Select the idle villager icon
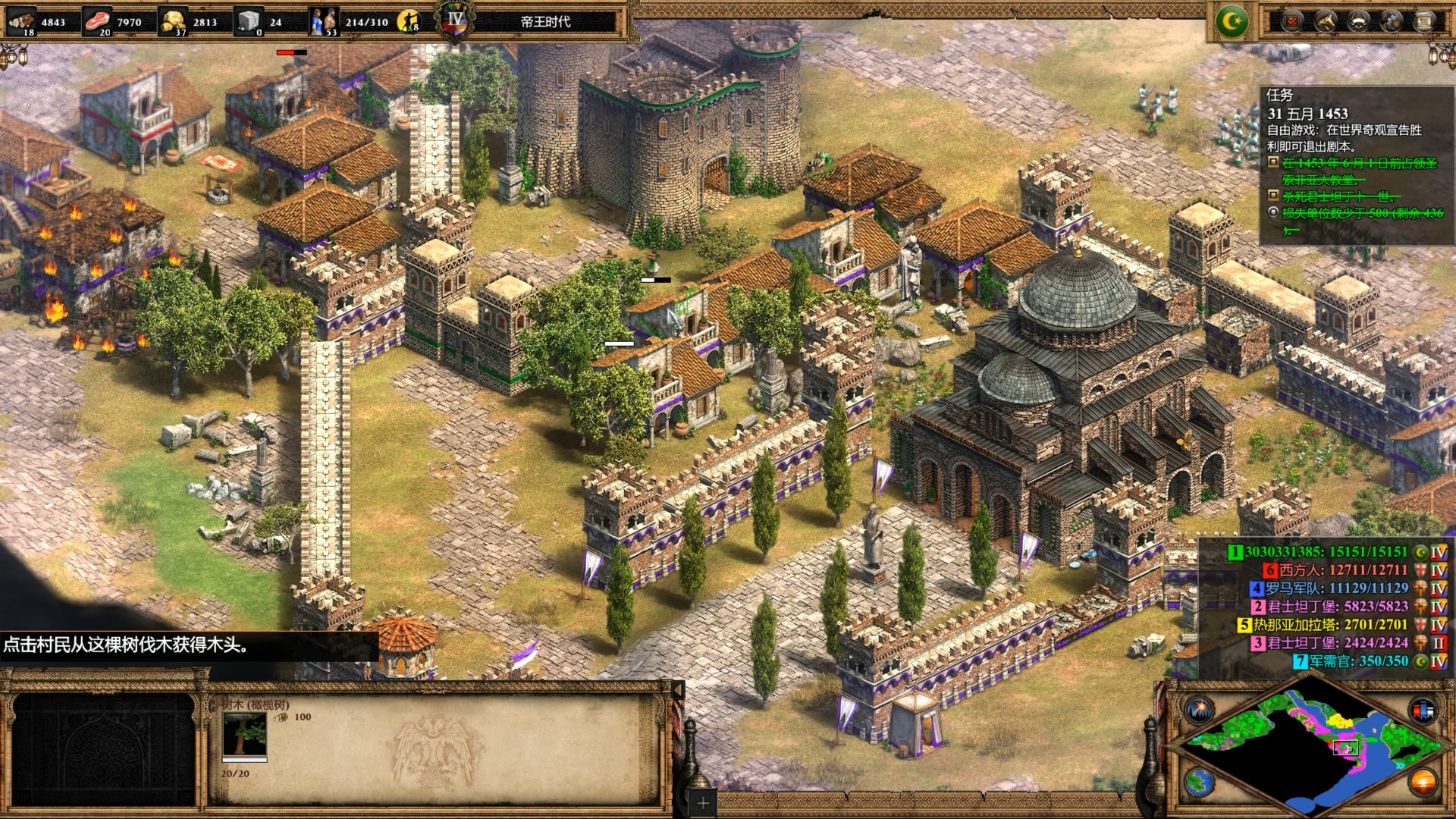This screenshot has height=819, width=1456. 408,21
